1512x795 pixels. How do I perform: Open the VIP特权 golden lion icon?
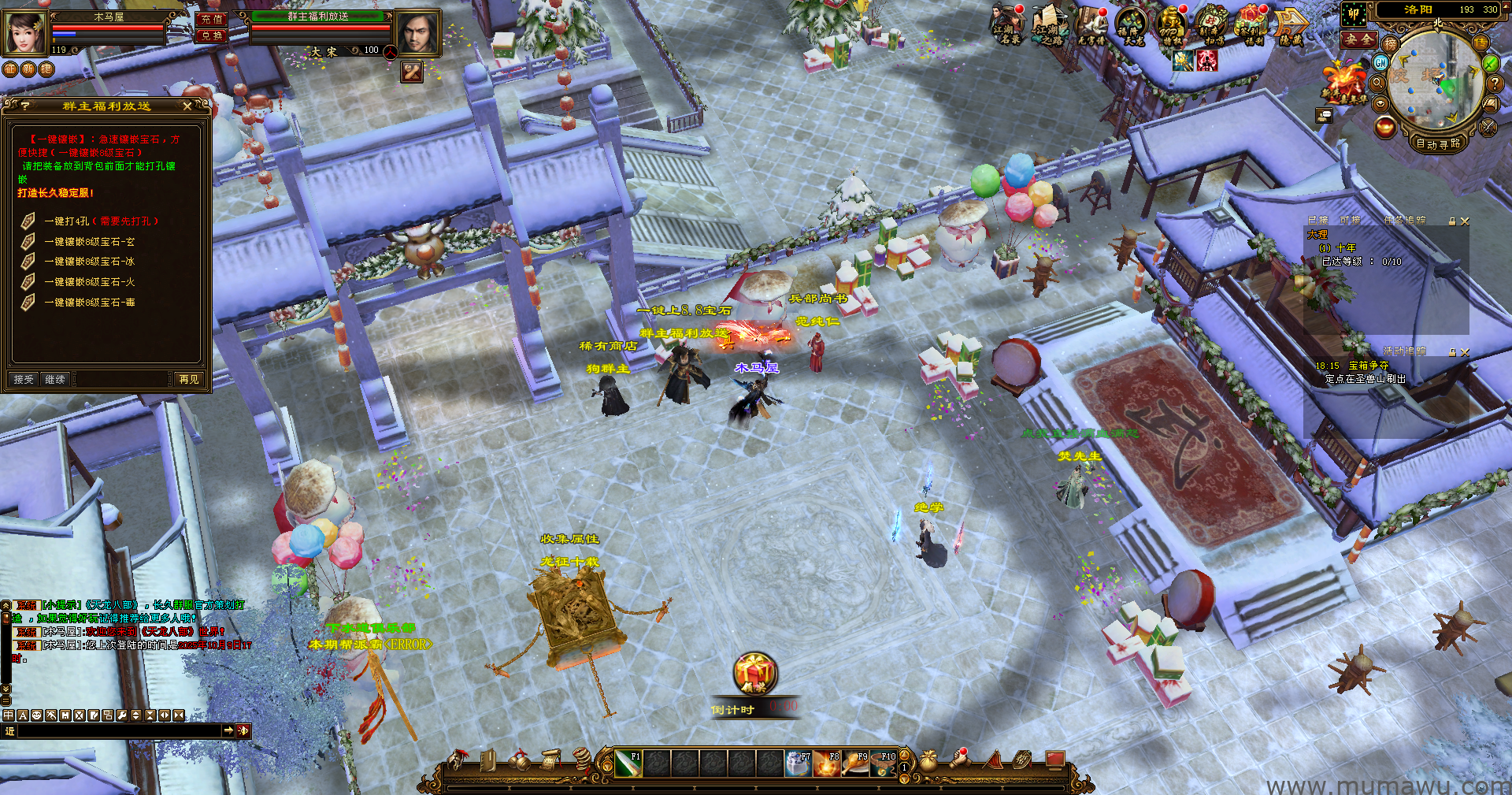coord(1172,25)
